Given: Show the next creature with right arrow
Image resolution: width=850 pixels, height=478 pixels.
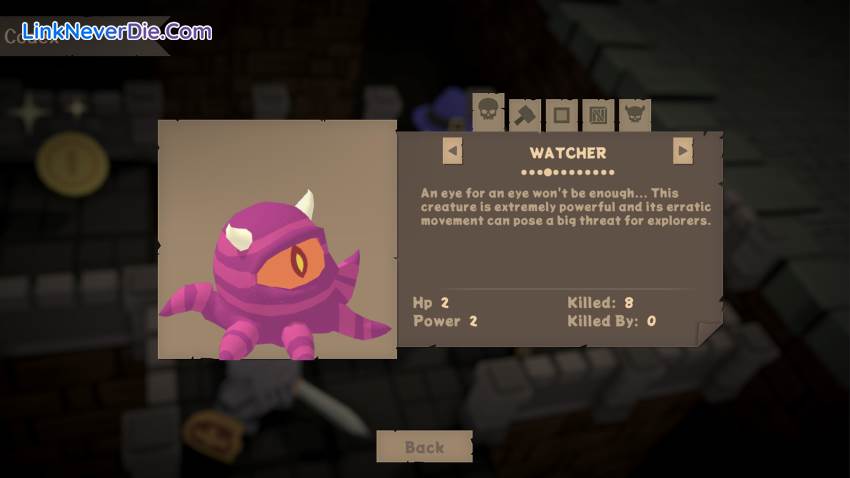Looking at the screenshot, I should [683, 151].
